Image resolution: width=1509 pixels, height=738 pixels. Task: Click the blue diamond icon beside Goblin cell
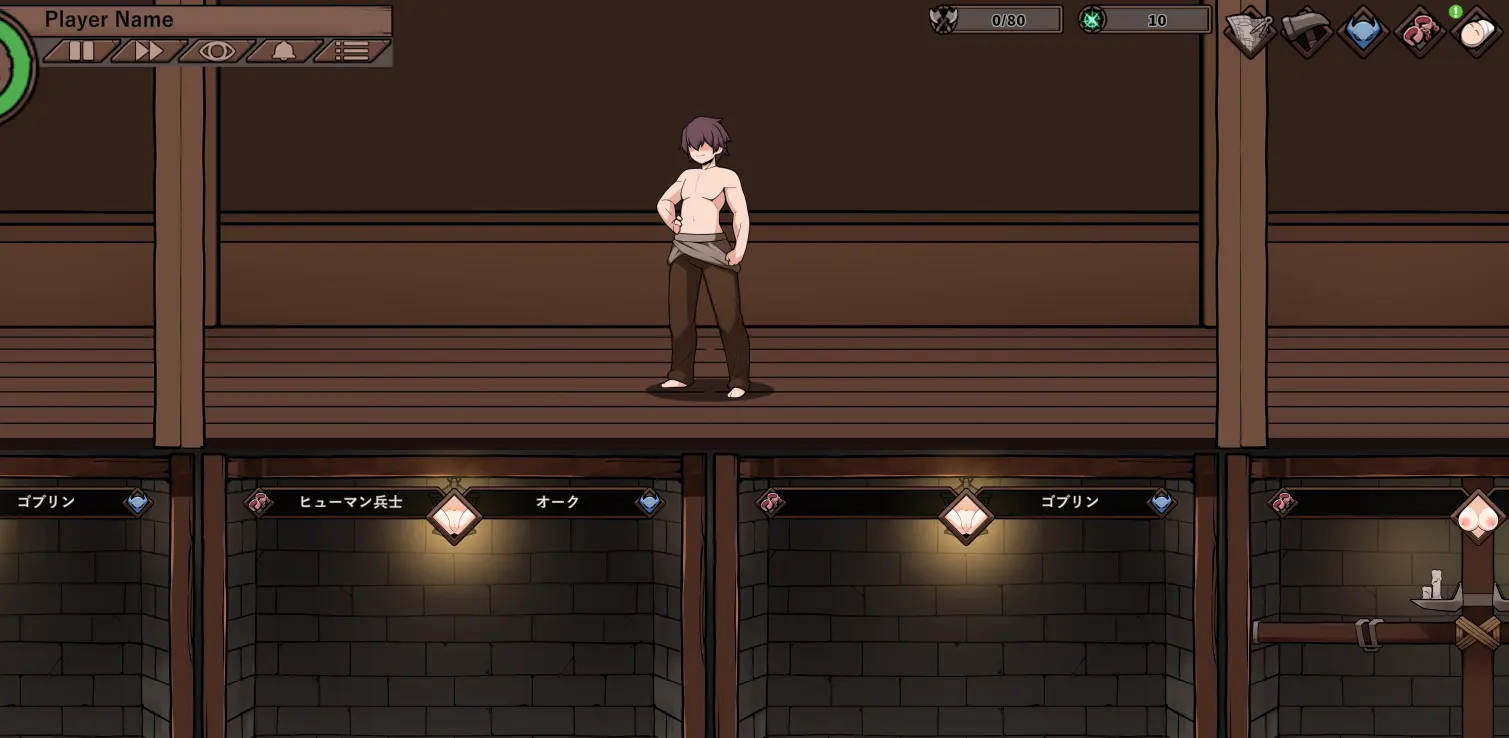[x=139, y=502]
